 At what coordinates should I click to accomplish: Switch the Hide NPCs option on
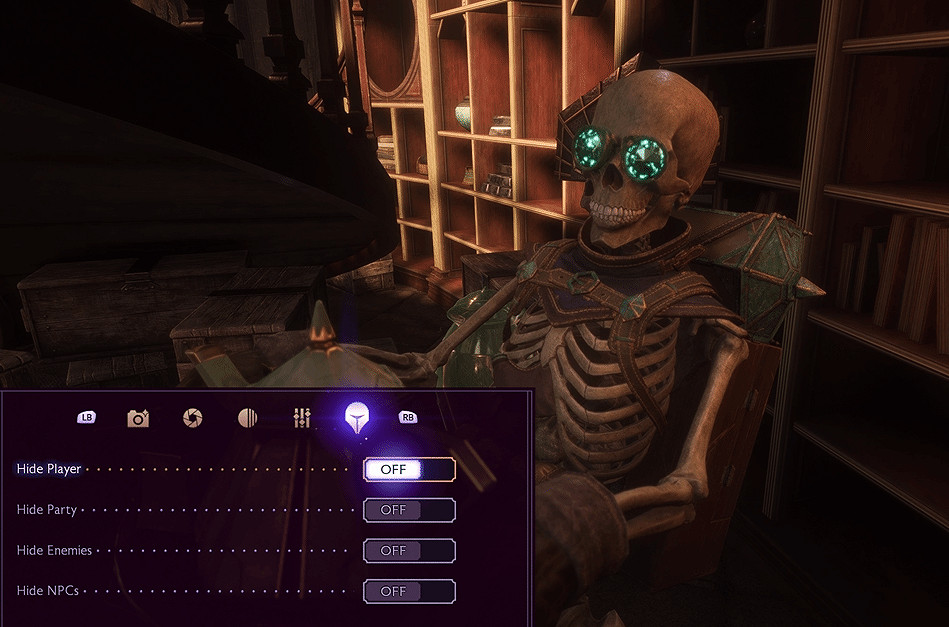coord(409,591)
